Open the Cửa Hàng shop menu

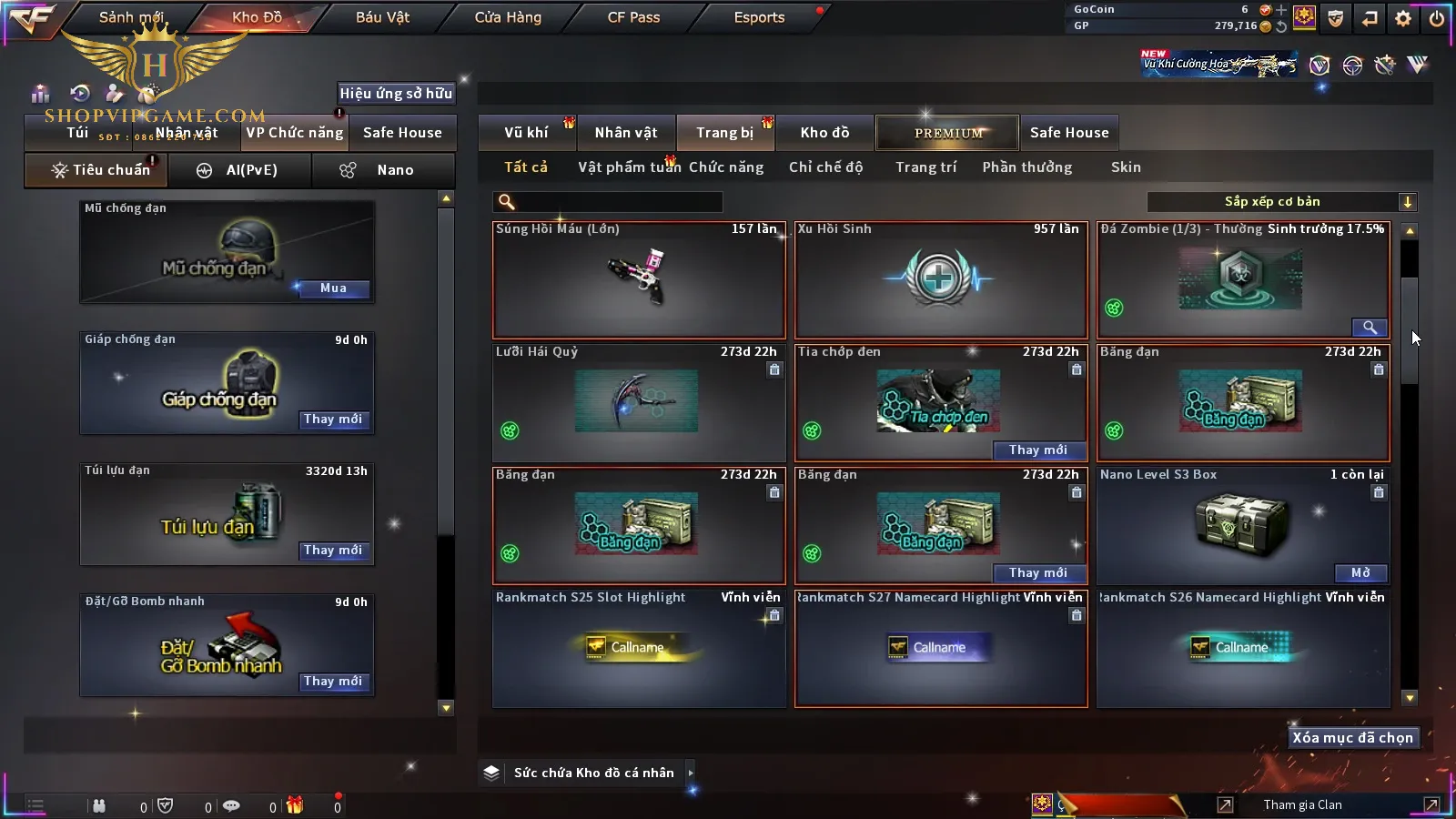tap(508, 17)
